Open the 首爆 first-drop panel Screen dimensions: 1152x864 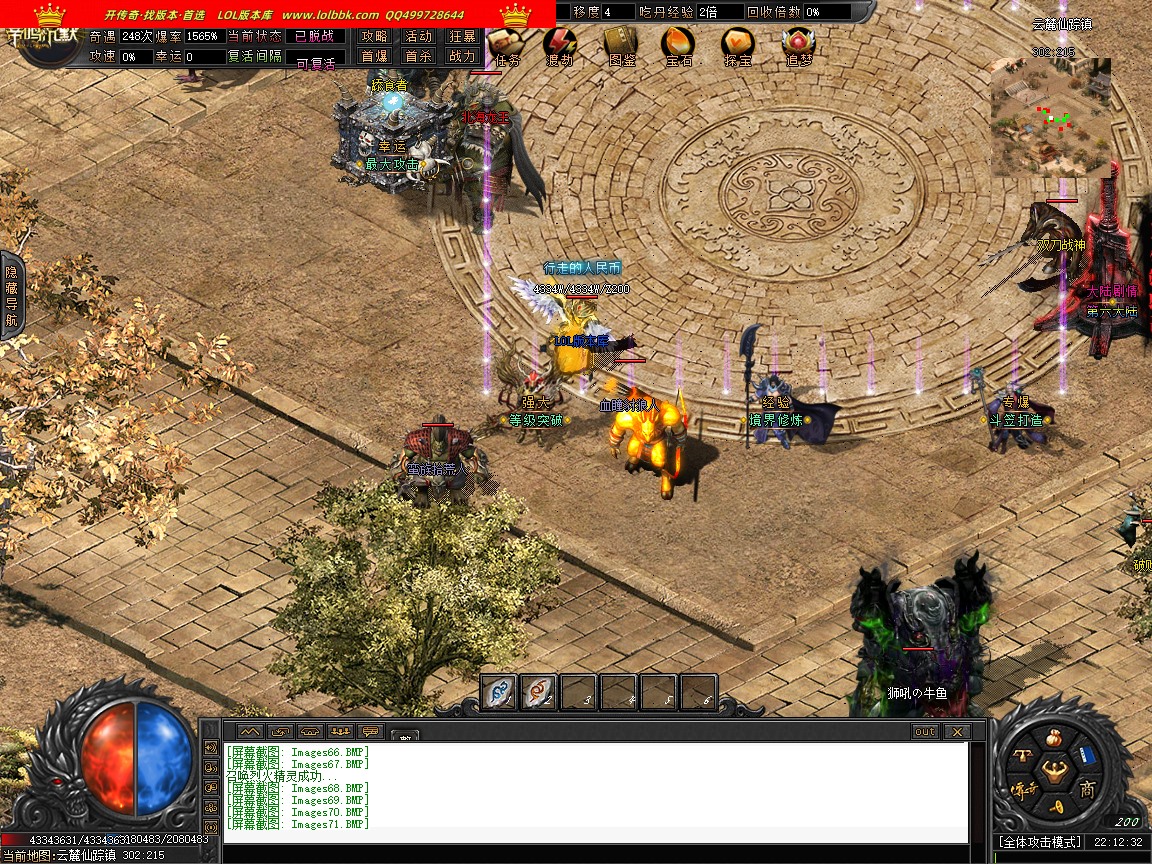374,57
